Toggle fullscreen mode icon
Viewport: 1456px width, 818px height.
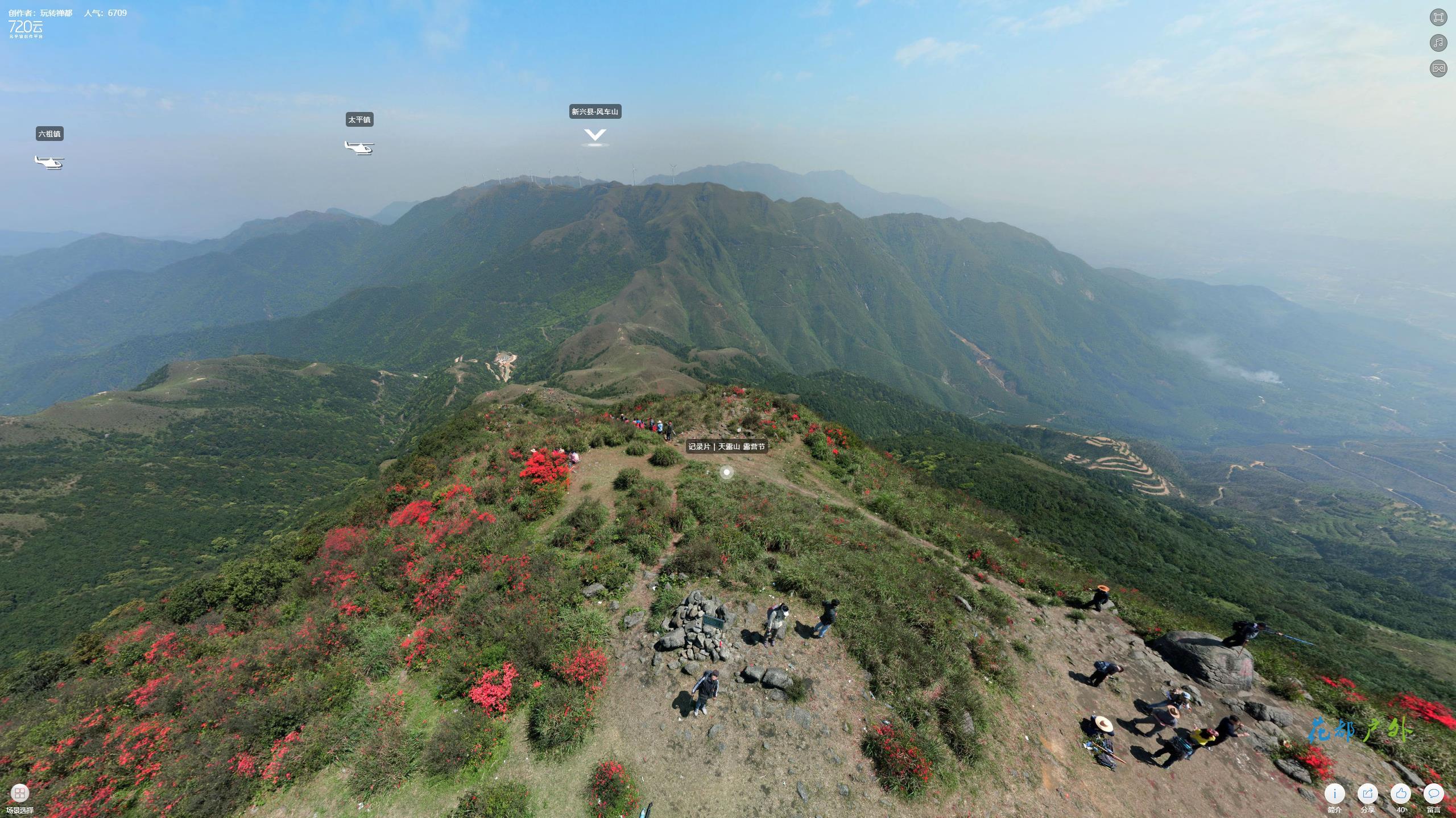point(1438,17)
